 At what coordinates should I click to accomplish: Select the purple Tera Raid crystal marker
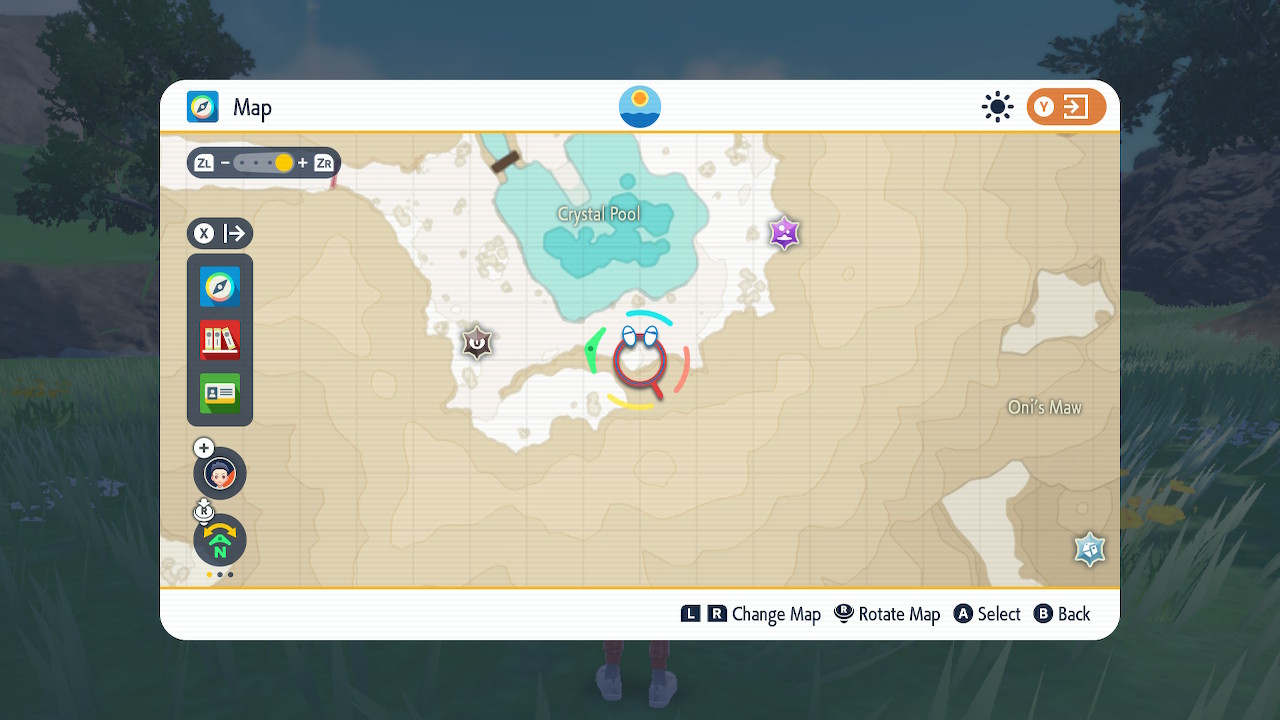point(784,233)
